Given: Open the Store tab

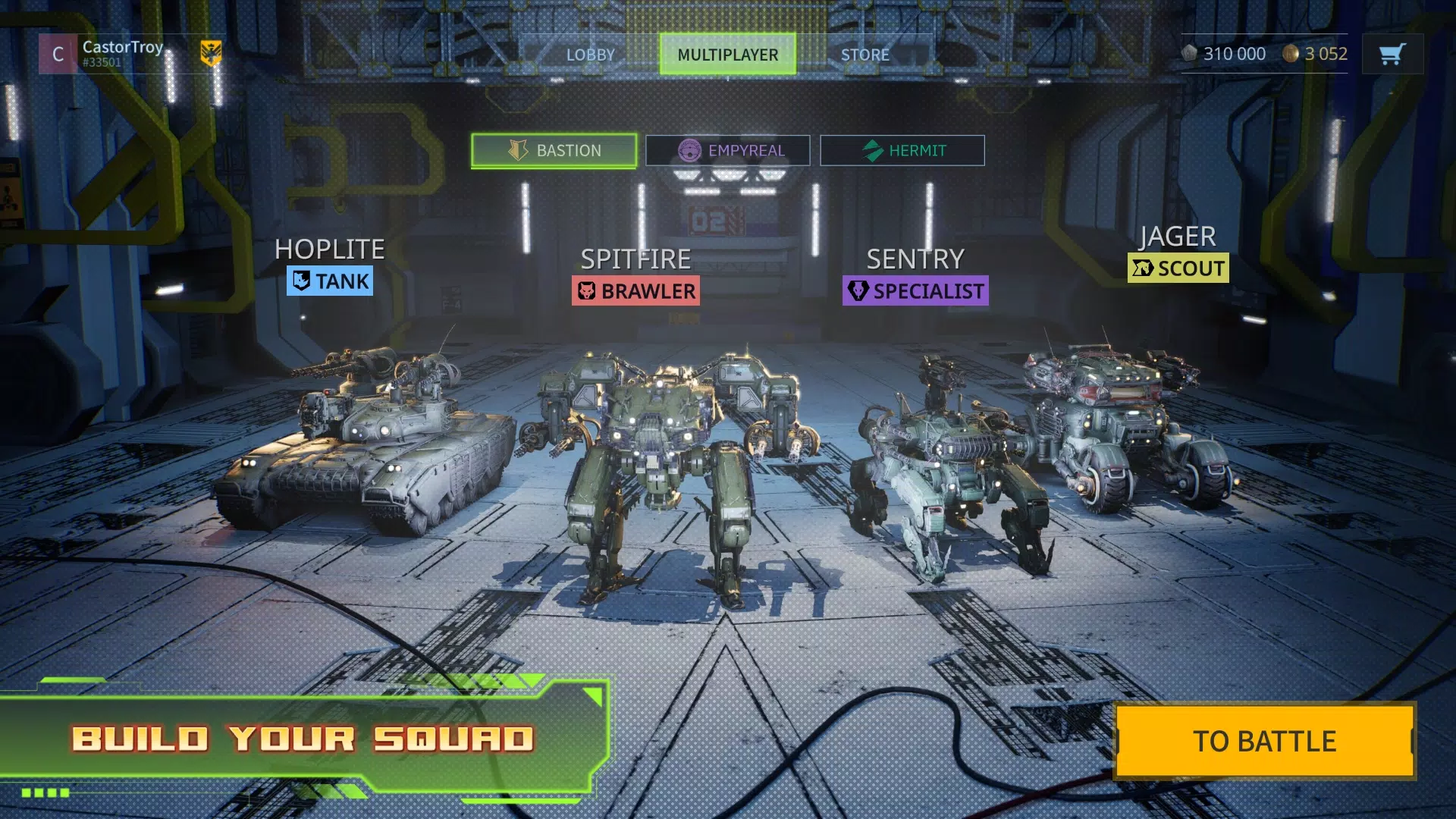Looking at the screenshot, I should click(866, 54).
